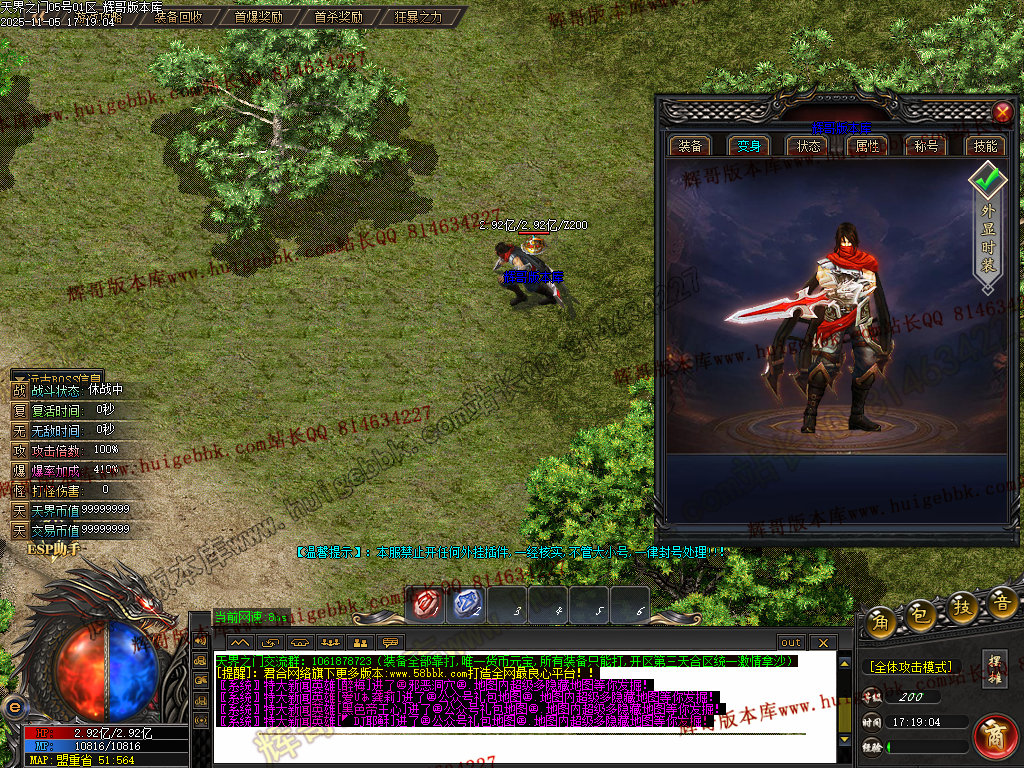Image resolution: width=1024 pixels, height=768 pixels.
Task: Open the 狂暴之力 berserk power menu
Action: tap(418, 17)
